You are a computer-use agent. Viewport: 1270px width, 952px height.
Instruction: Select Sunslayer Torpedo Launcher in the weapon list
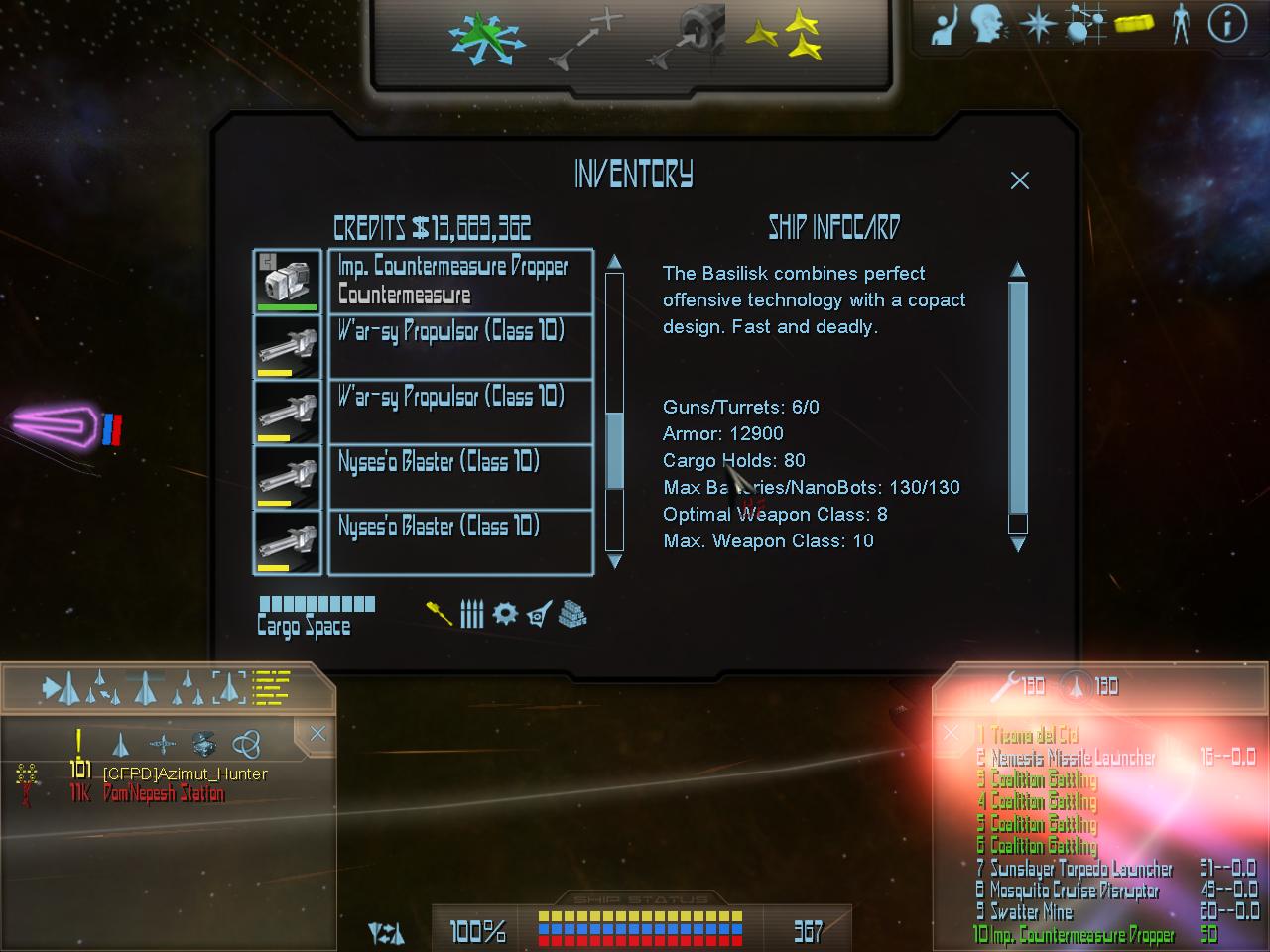1081,869
